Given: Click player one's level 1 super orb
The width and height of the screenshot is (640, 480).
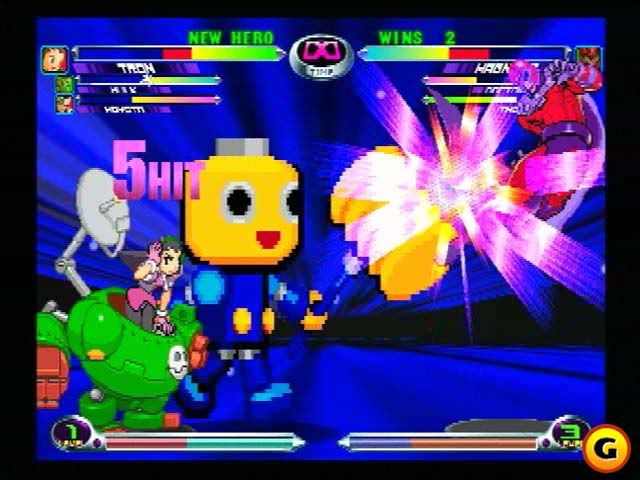Looking at the screenshot, I should tap(72, 434).
